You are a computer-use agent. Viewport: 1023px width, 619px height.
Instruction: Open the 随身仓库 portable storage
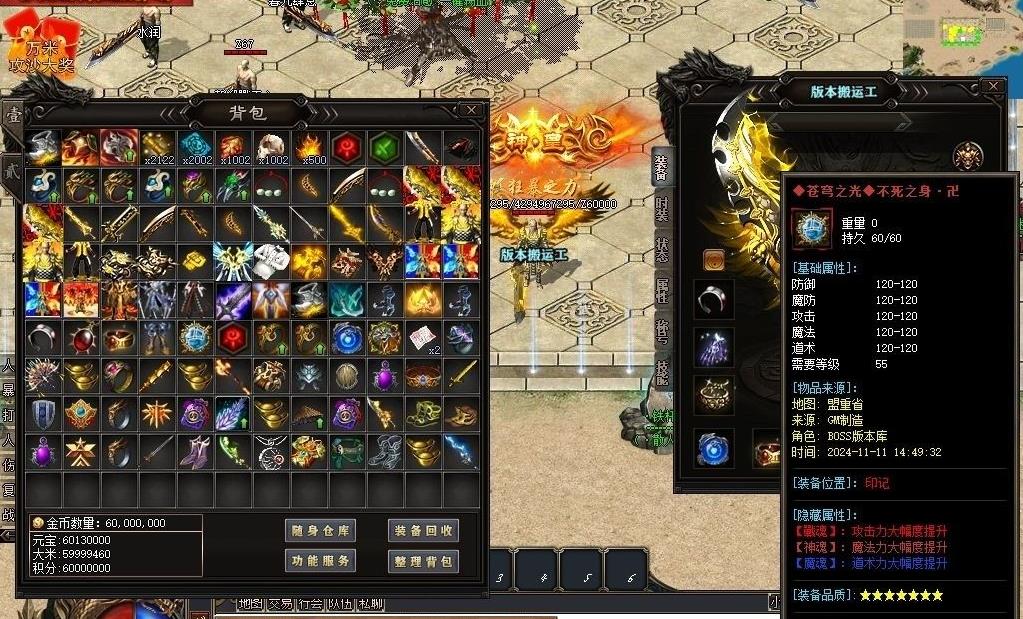click(320, 531)
